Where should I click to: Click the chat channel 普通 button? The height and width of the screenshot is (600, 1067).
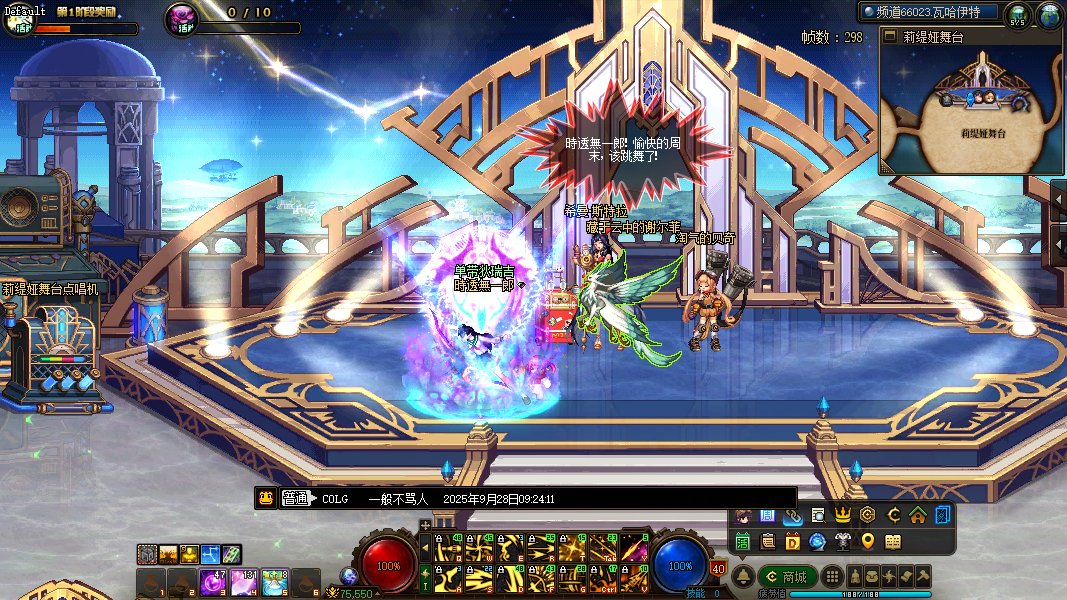coord(296,499)
